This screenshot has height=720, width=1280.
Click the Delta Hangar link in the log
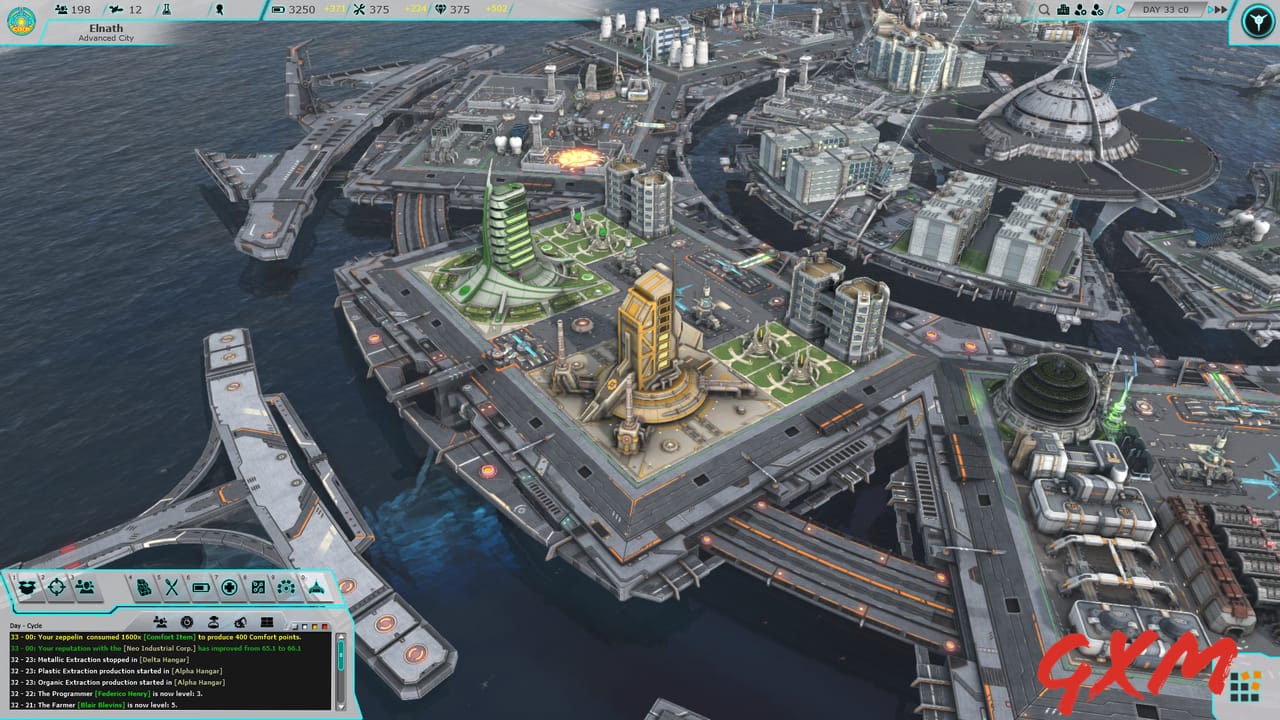(x=164, y=659)
